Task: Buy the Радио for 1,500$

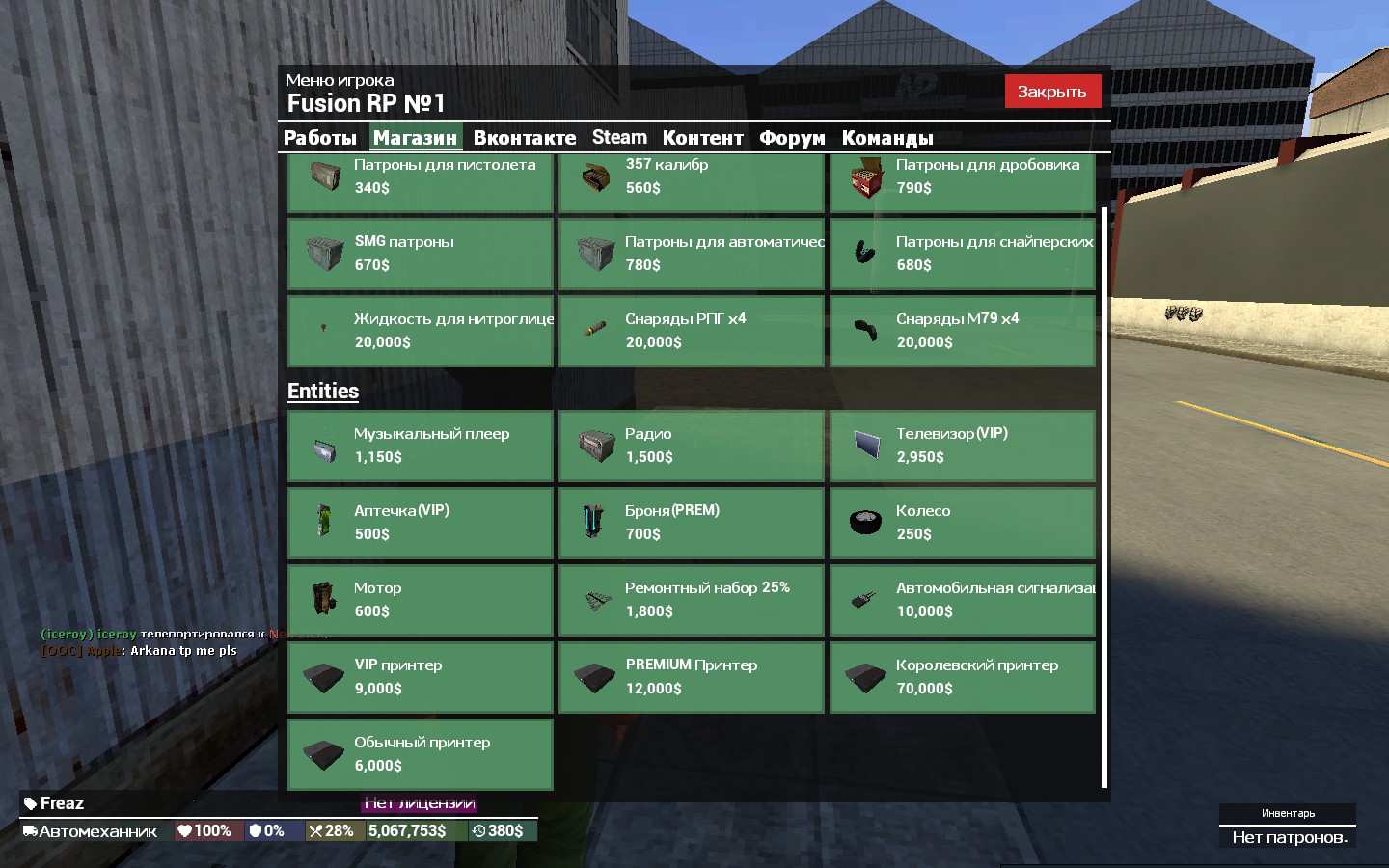Action: 692,446
